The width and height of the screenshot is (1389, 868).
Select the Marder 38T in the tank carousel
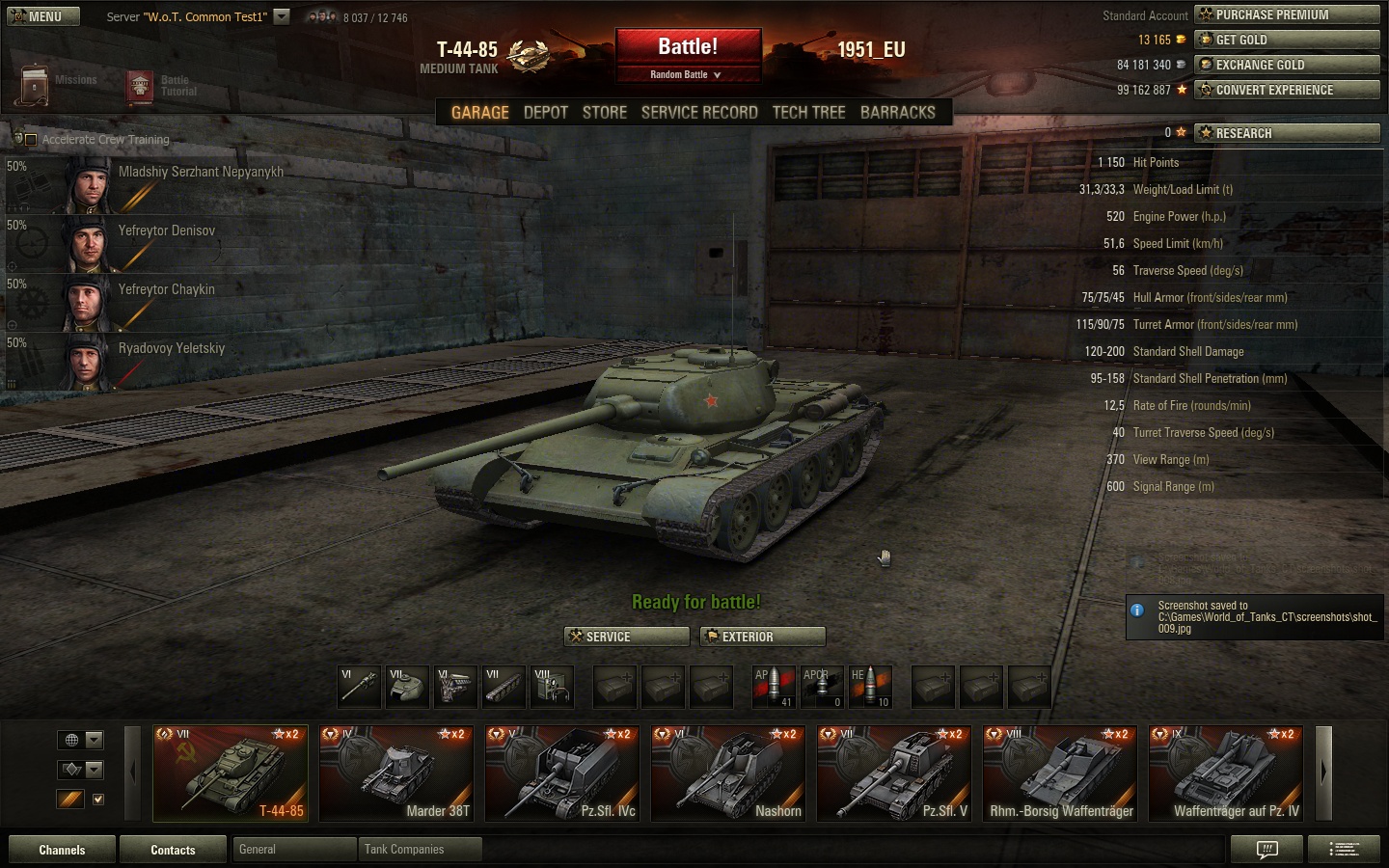pos(396,773)
